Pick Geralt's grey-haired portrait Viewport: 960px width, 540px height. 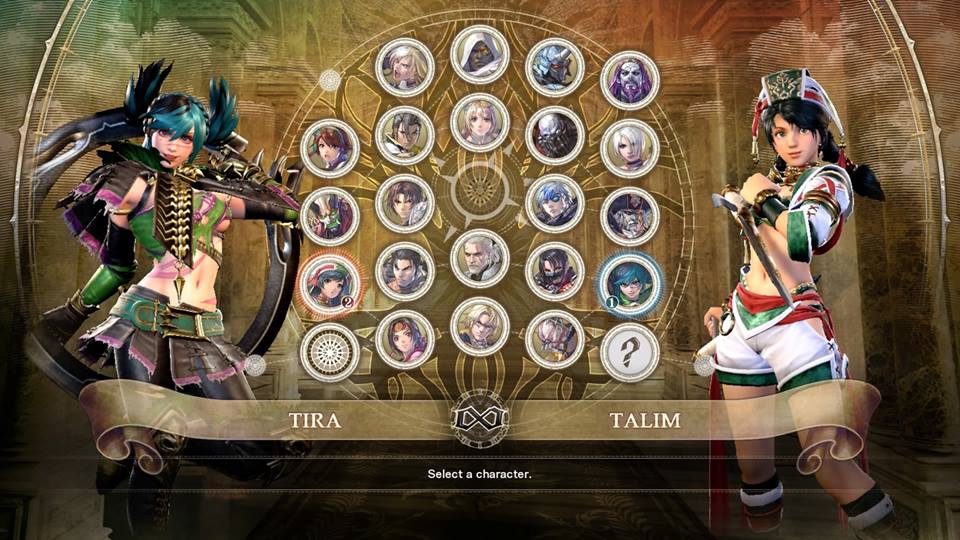[x=480, y=258]
